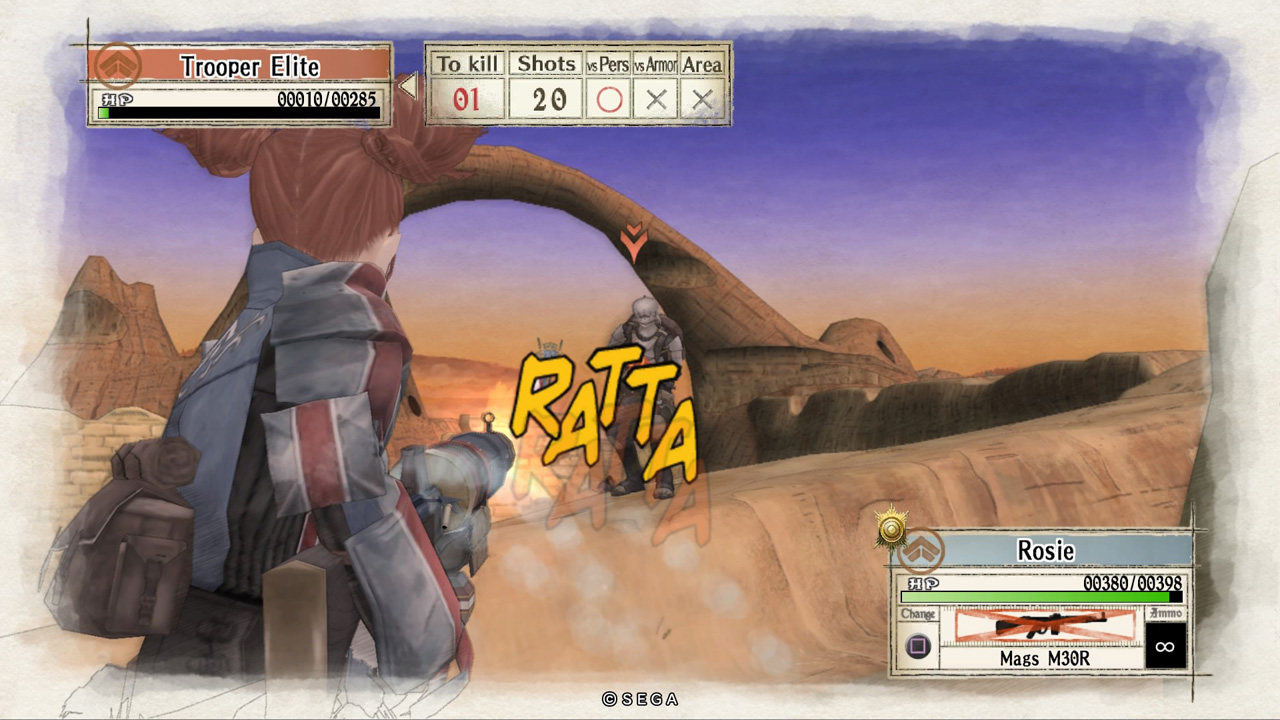Click the infinity Ammo counter icon
This screenshot has height=720, width=1280.
(1164, 648)
